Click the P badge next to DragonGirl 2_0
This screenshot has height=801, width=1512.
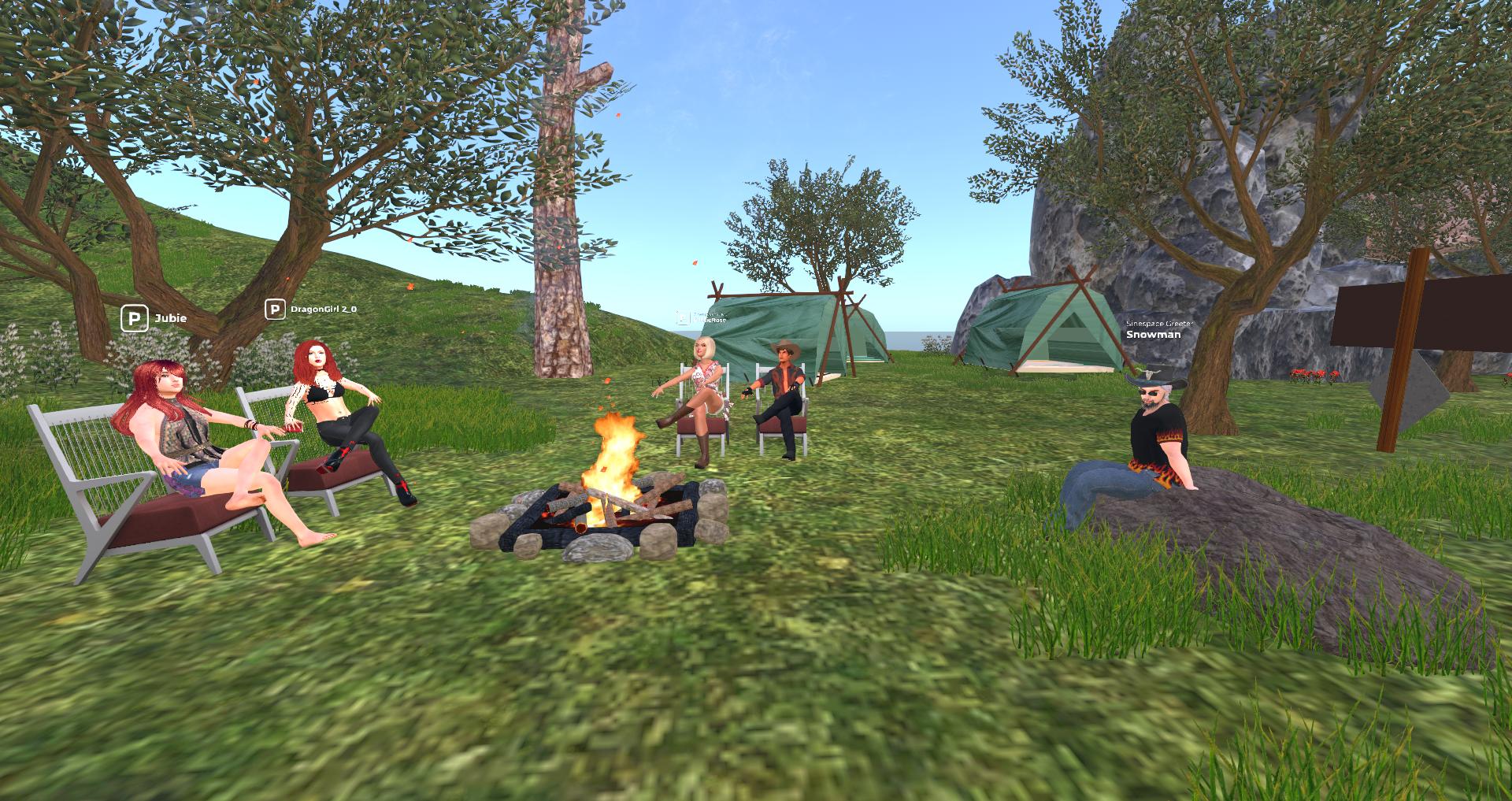(x=274, y=310)
